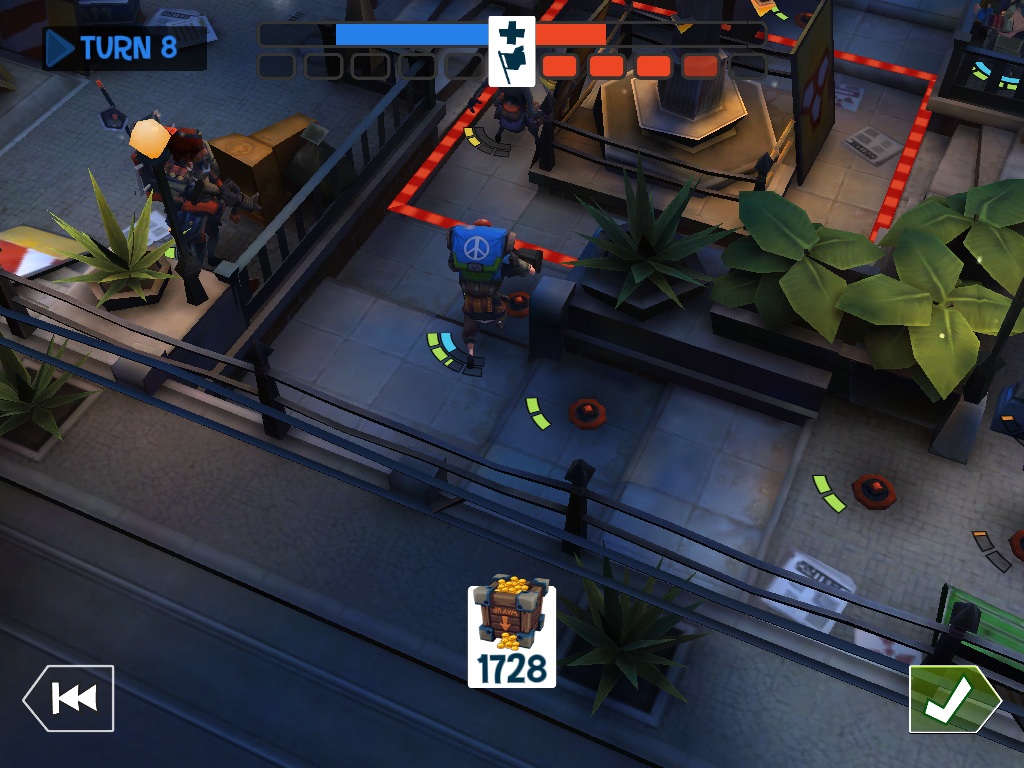Tap the capture flag objective icon
This screenshot has height=768, width=1024.
511,52
